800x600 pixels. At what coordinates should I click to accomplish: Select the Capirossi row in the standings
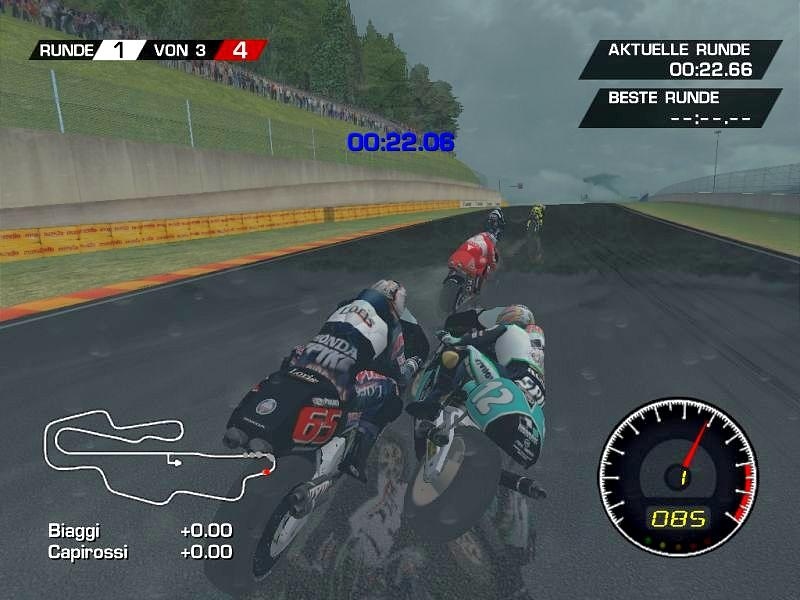(139, 551)
